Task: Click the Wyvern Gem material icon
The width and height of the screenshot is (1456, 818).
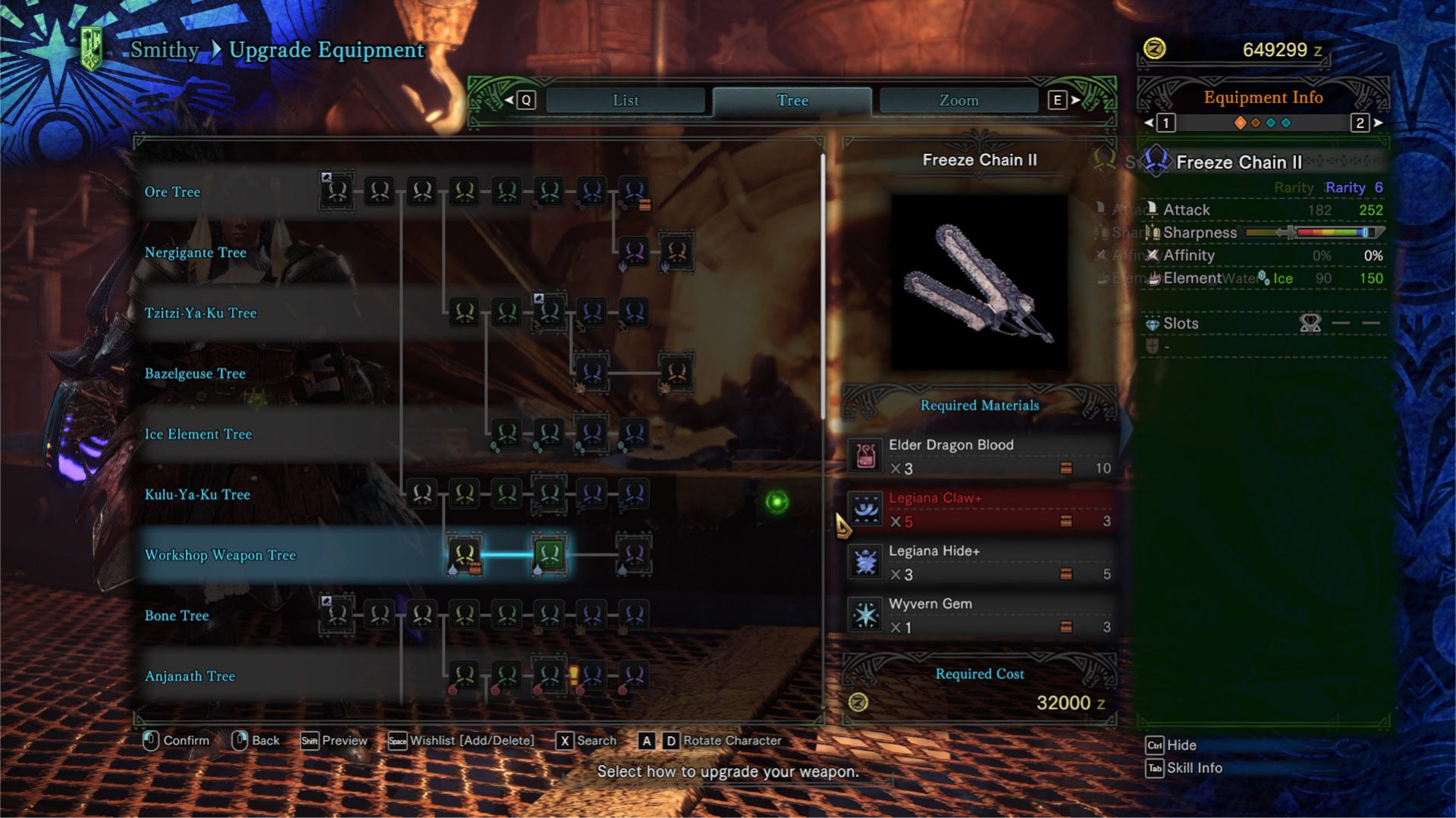Action: point(864,613)
